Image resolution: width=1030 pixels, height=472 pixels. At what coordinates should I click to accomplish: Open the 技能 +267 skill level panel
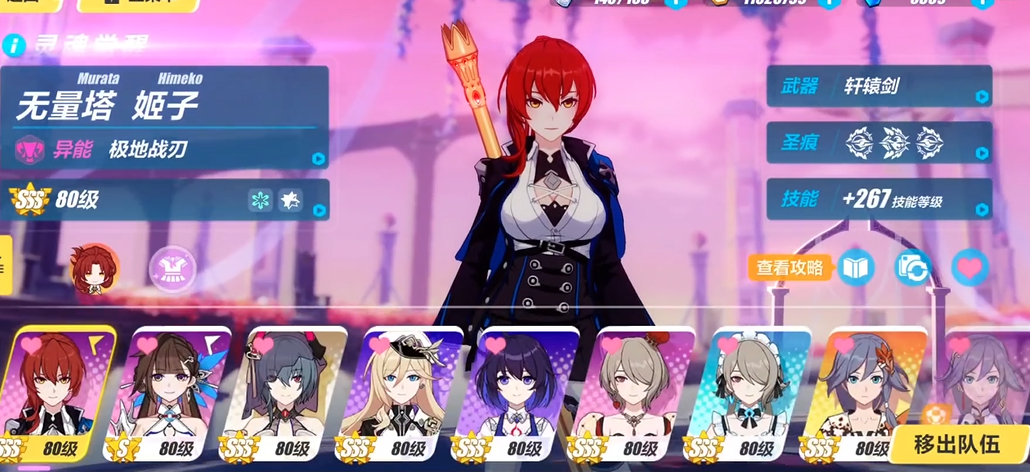[878, 200]
